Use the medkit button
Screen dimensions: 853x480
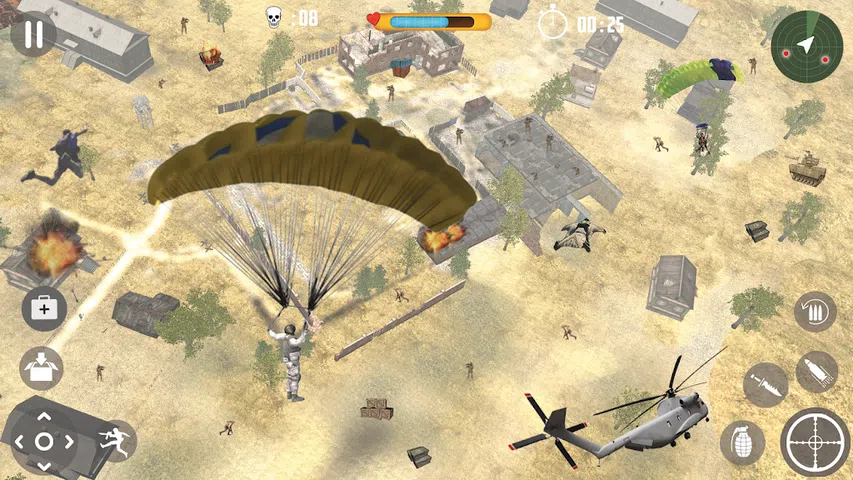tap(43, 308)
